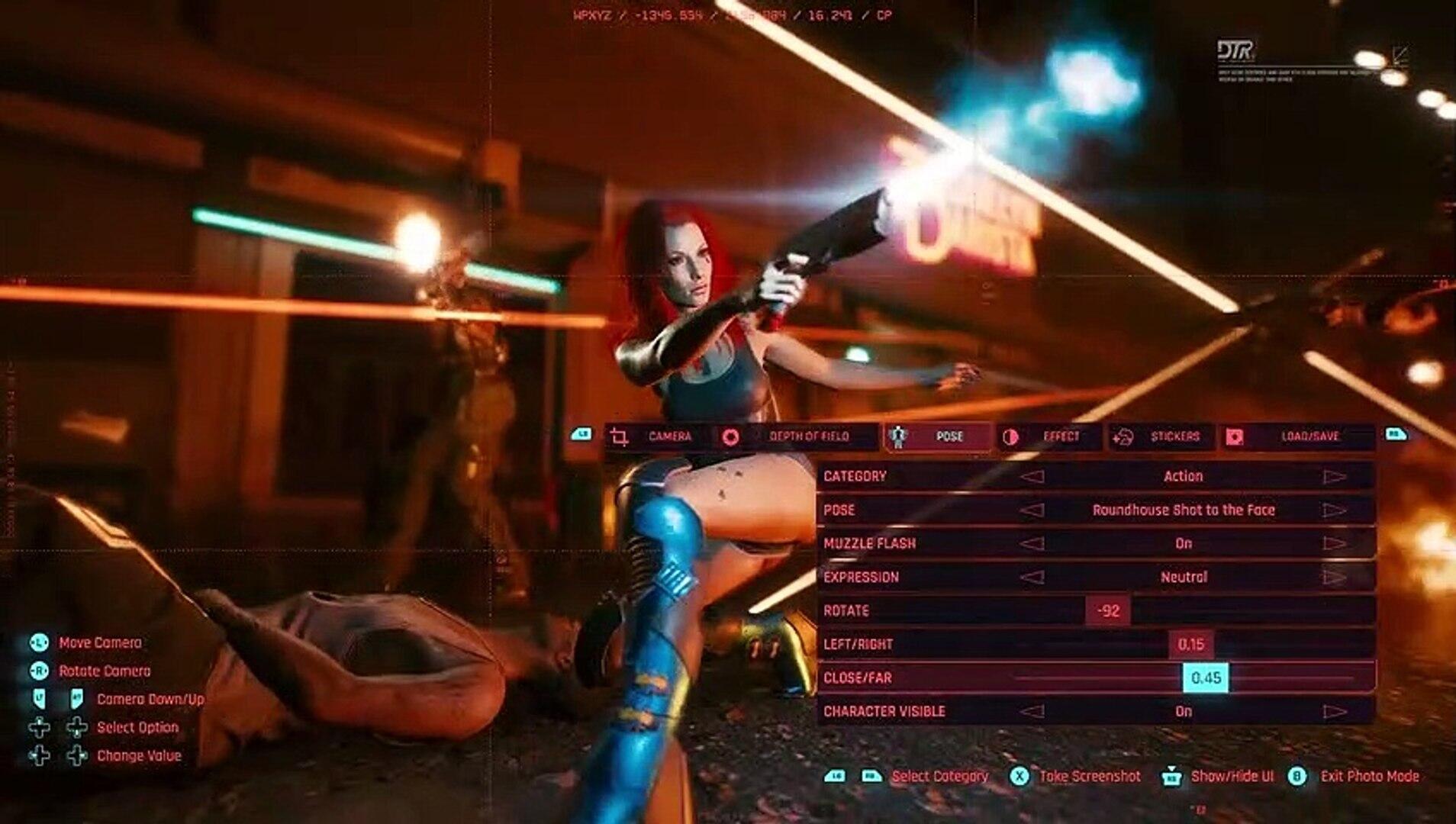Go to the Load/Save tab
This screenshot has height=824, width=1456.
[1297, 436]
